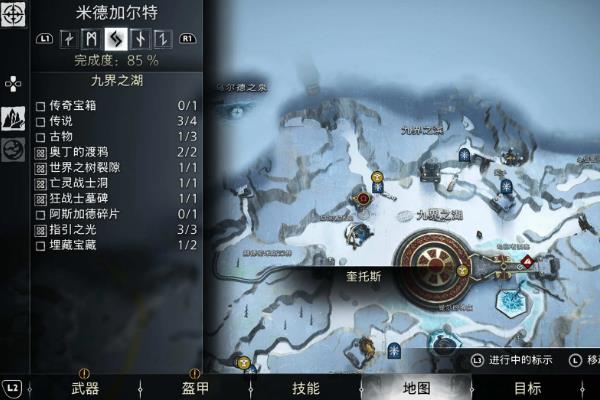Click the crosshair compass icon
The width and height of the screenshot is (600, 400).
[13, 16]
